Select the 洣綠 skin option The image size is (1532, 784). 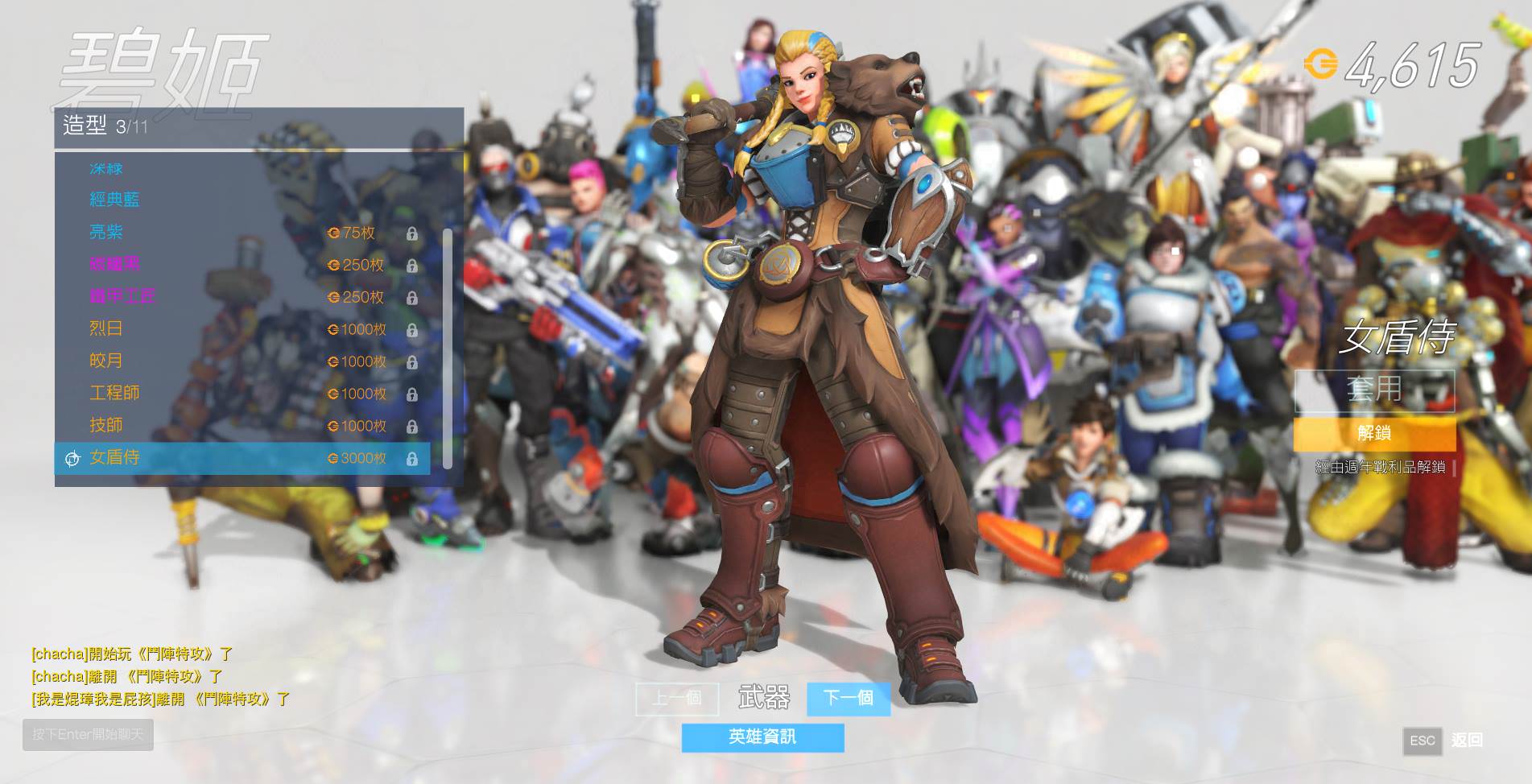click(x=107, y=168)
